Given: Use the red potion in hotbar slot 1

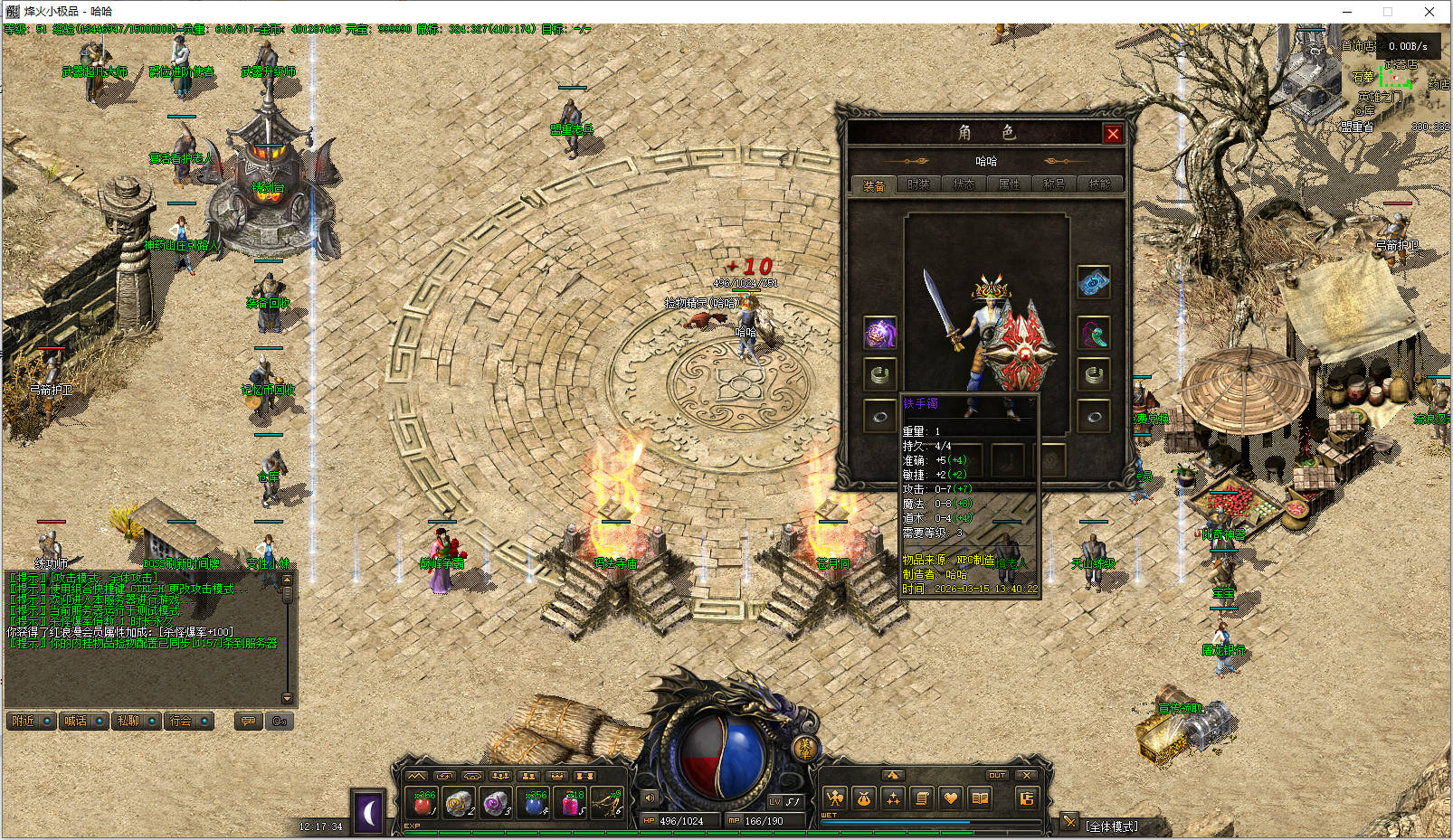Looking at the screenshot, I should click(x=423, y=802).
